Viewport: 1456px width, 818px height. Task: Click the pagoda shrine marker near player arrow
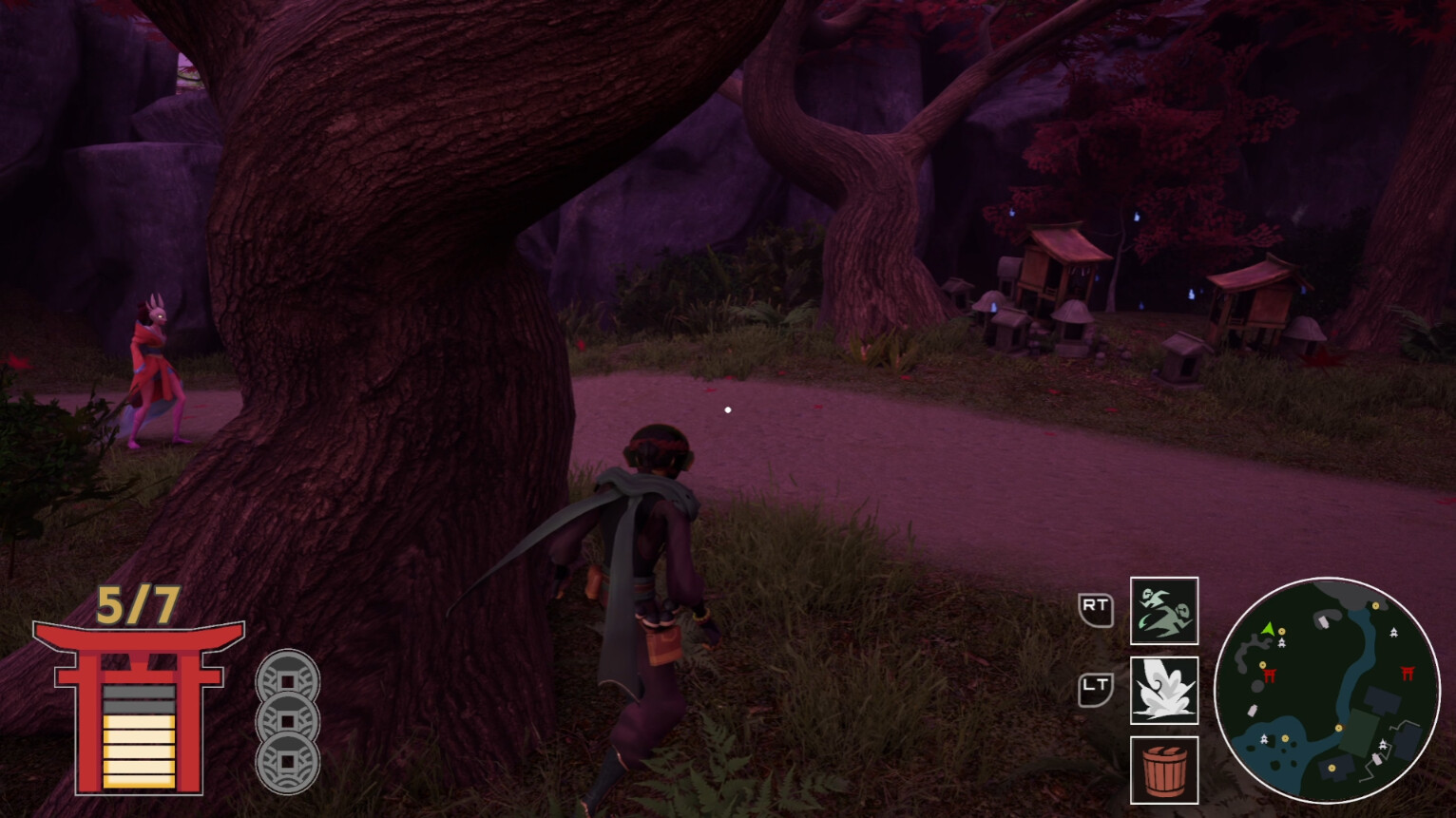coord(1282,642)
